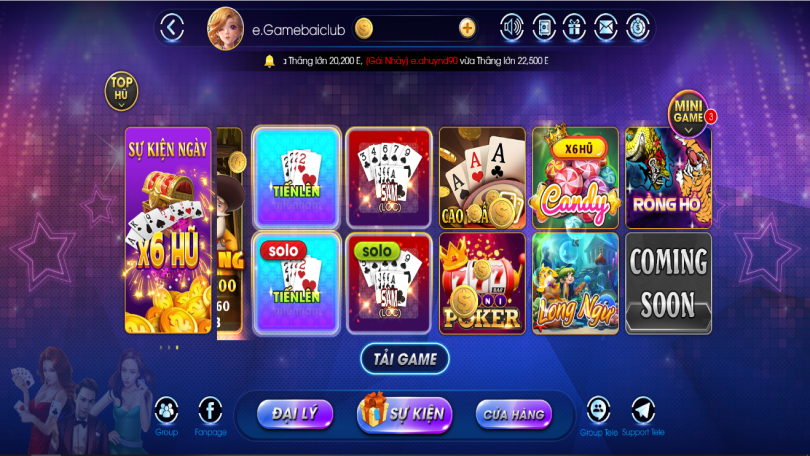Add coins with the plus button

pyautogui.click(x=467, y=28)
